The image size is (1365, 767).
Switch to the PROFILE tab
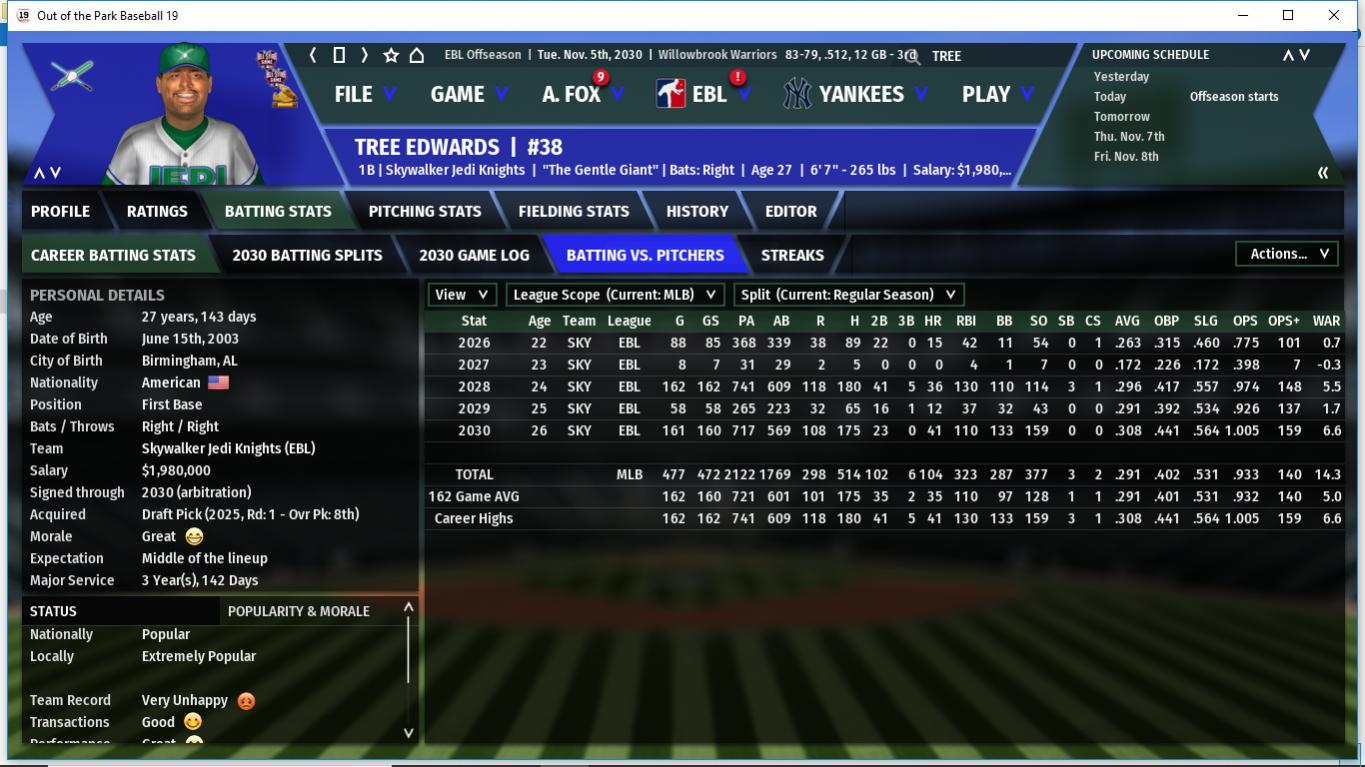click(x=60, y=211)
